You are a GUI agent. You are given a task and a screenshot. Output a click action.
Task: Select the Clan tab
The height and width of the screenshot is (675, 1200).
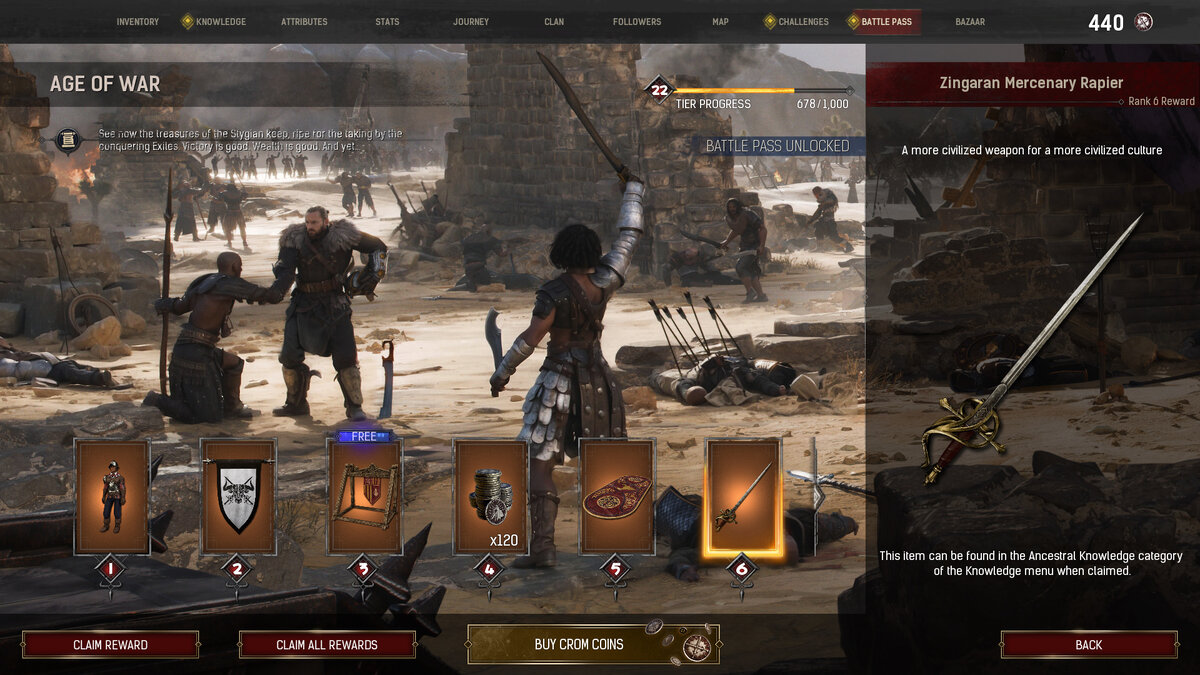click(x=554, y=22)
